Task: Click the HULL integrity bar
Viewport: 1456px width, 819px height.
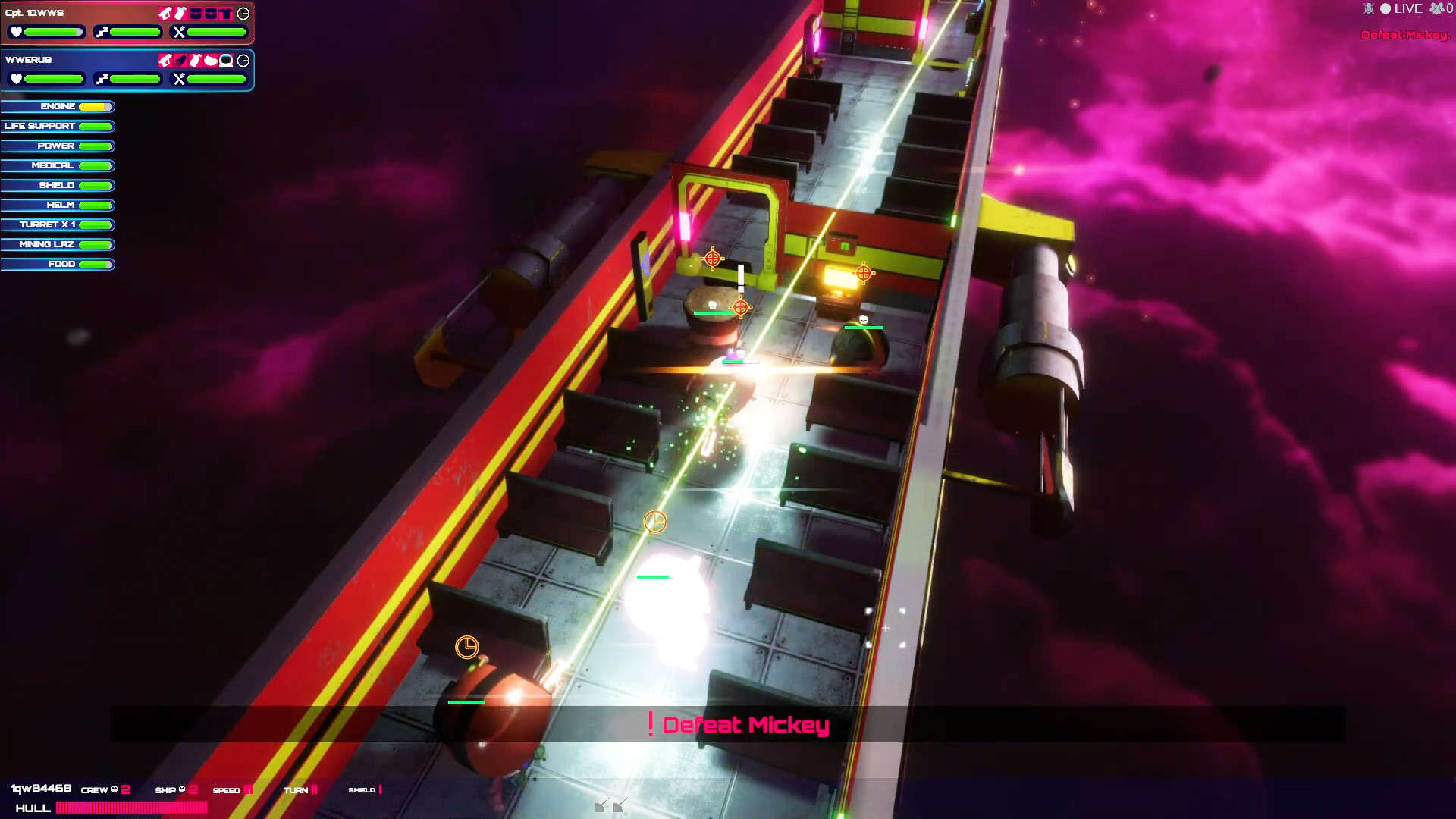Action: pyautogui.click(x=130, y=808)
